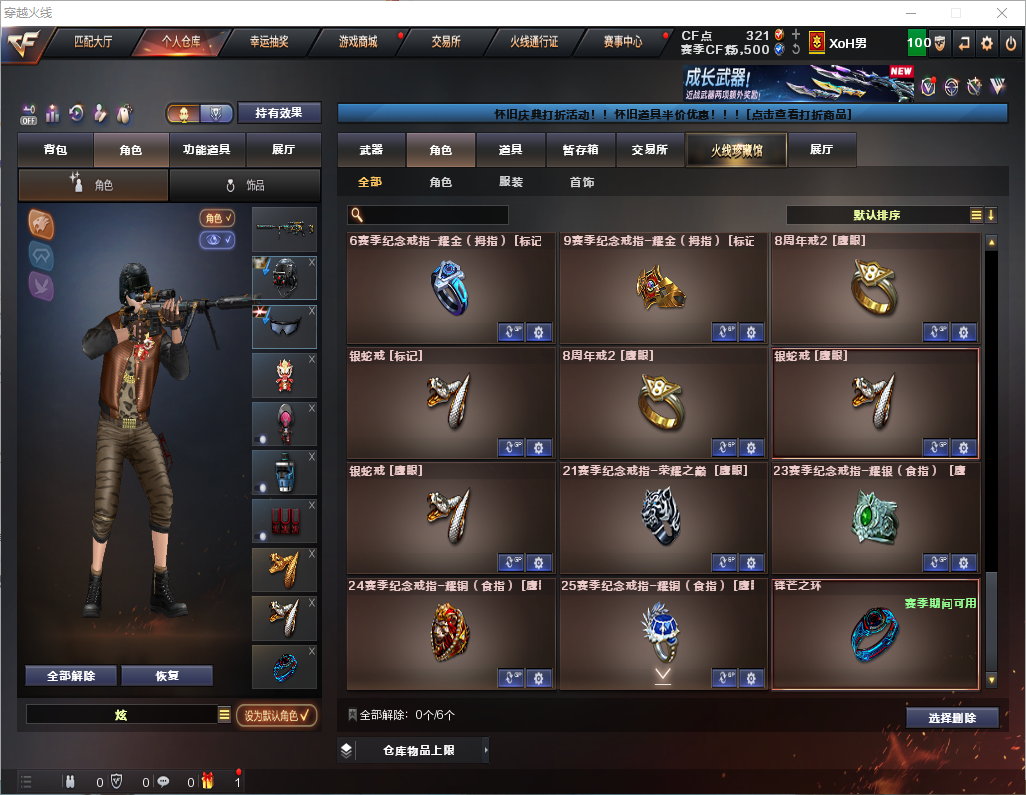
Task: Switch to 交易所 in top navigation
Action: click(446, 42)
